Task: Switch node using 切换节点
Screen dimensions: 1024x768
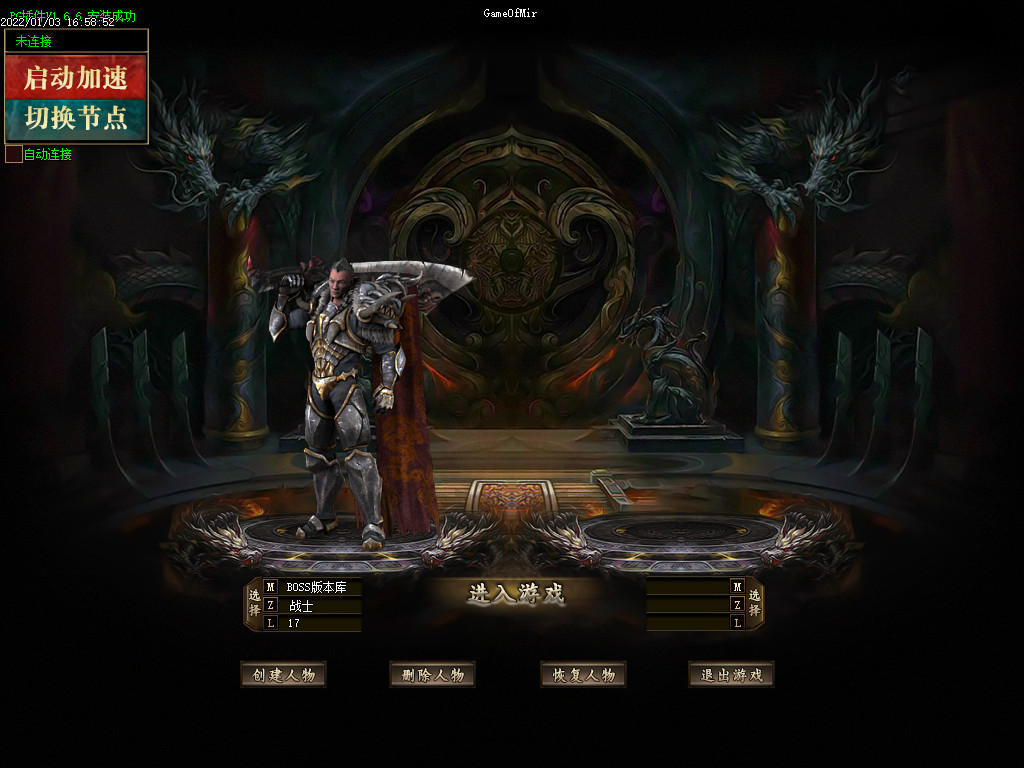Action: click(x=76, y=118)
